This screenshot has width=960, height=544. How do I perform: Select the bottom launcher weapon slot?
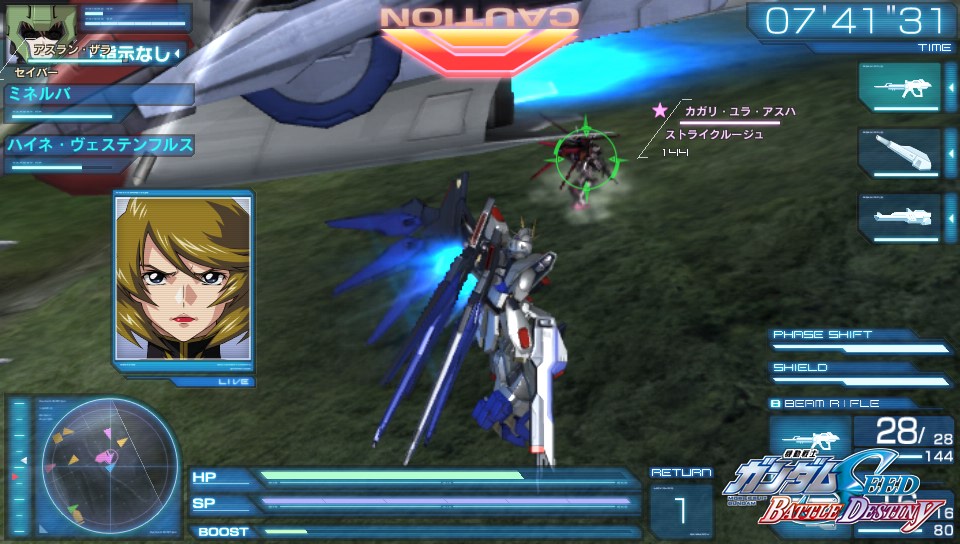pos(899,217)
